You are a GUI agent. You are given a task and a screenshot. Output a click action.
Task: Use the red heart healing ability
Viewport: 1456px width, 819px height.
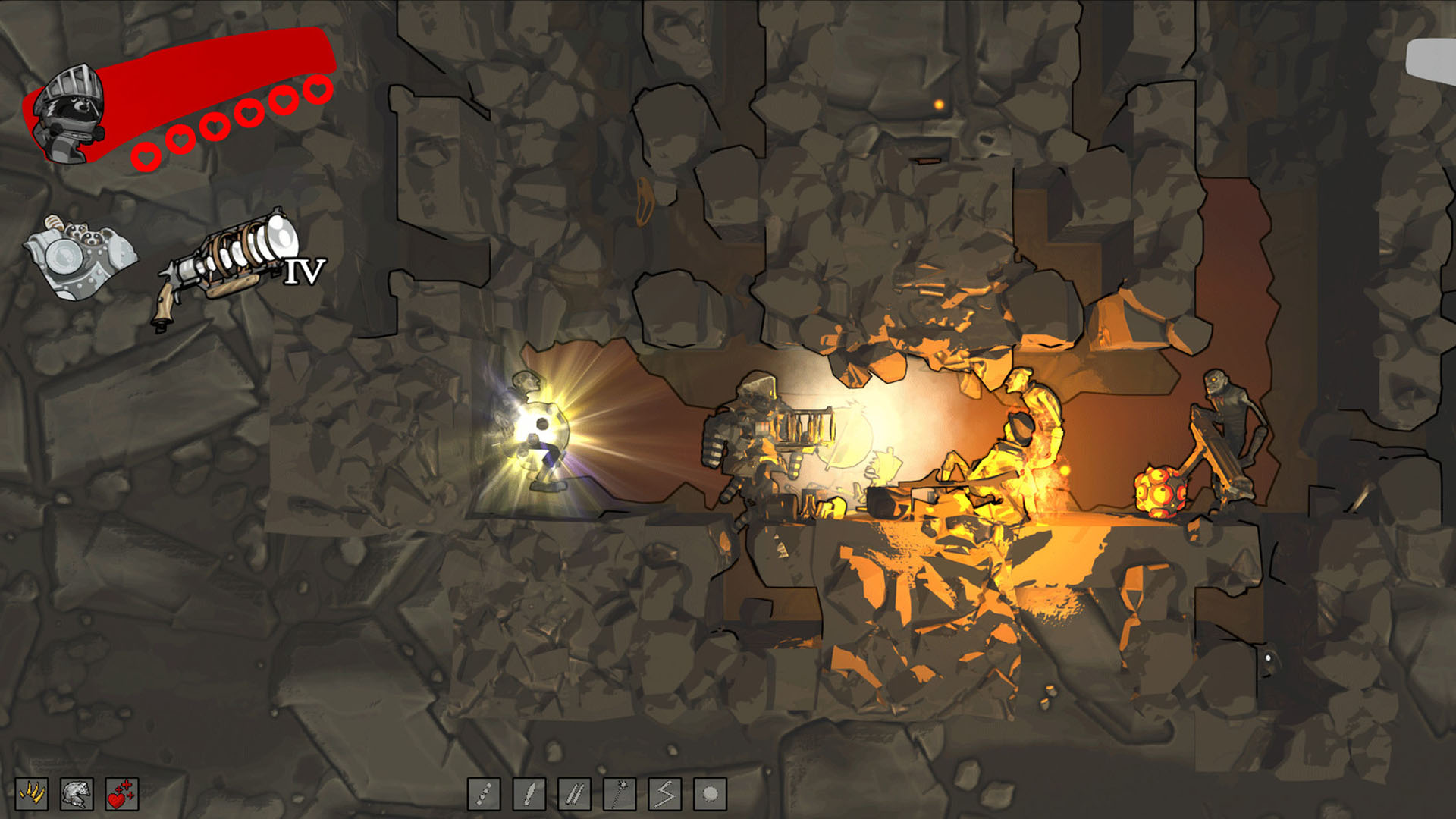(121, 794)
